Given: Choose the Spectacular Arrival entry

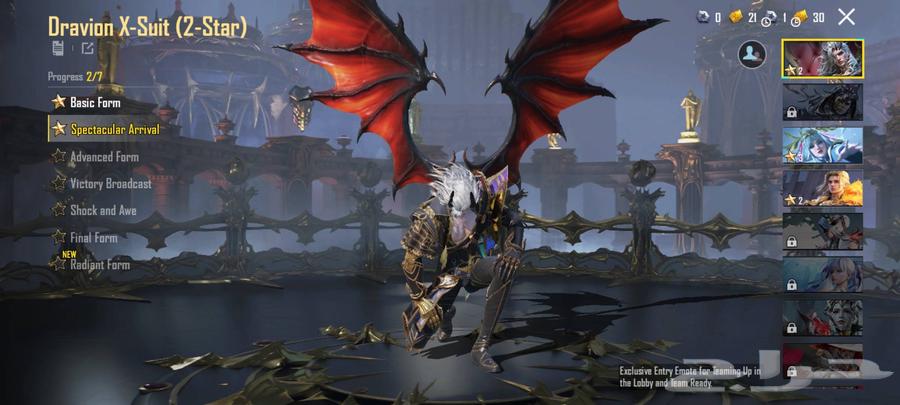Looking at the screenshot, I should (113, 129).
